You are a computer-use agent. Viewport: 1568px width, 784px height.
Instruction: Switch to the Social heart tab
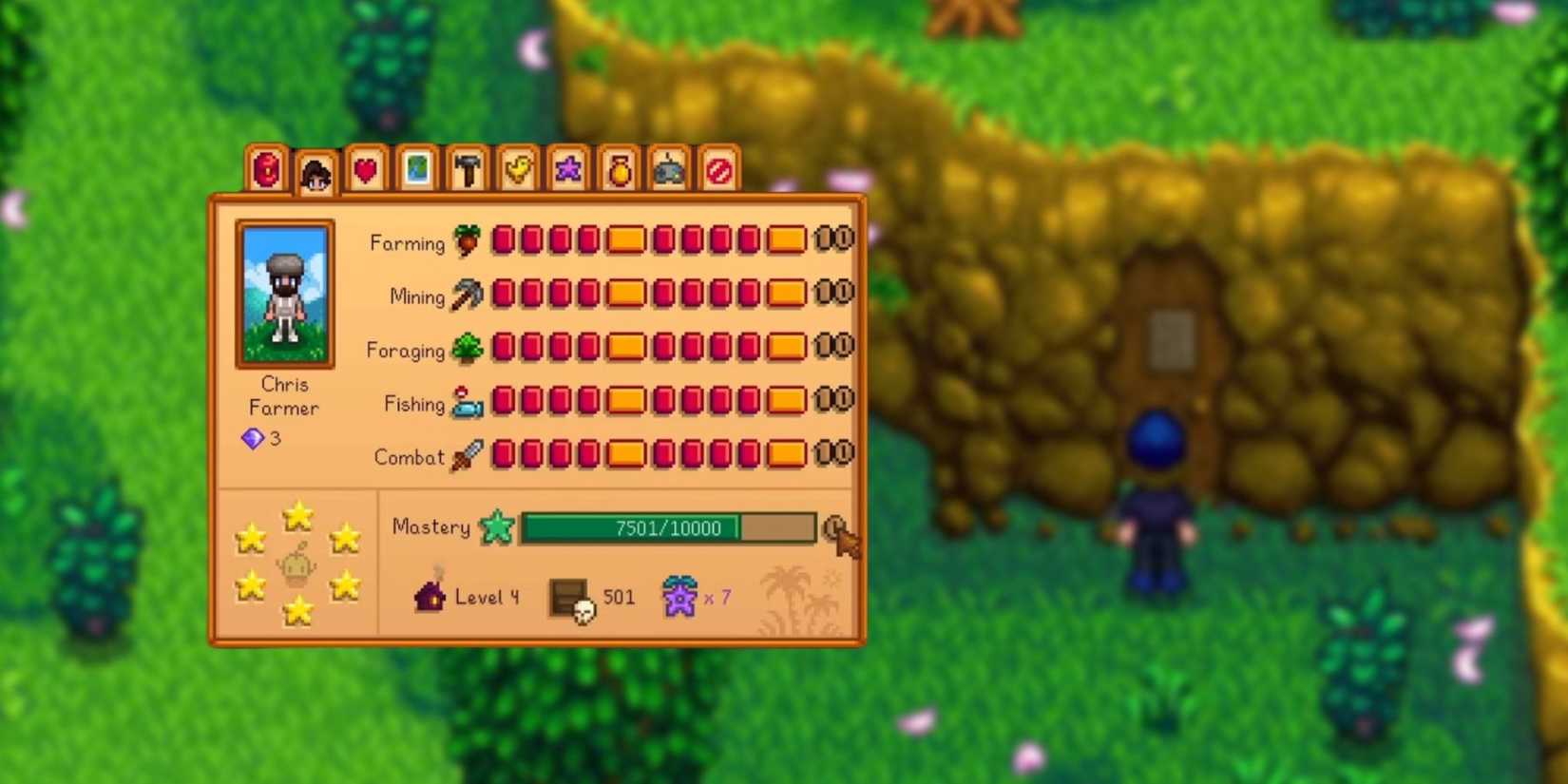365,169
